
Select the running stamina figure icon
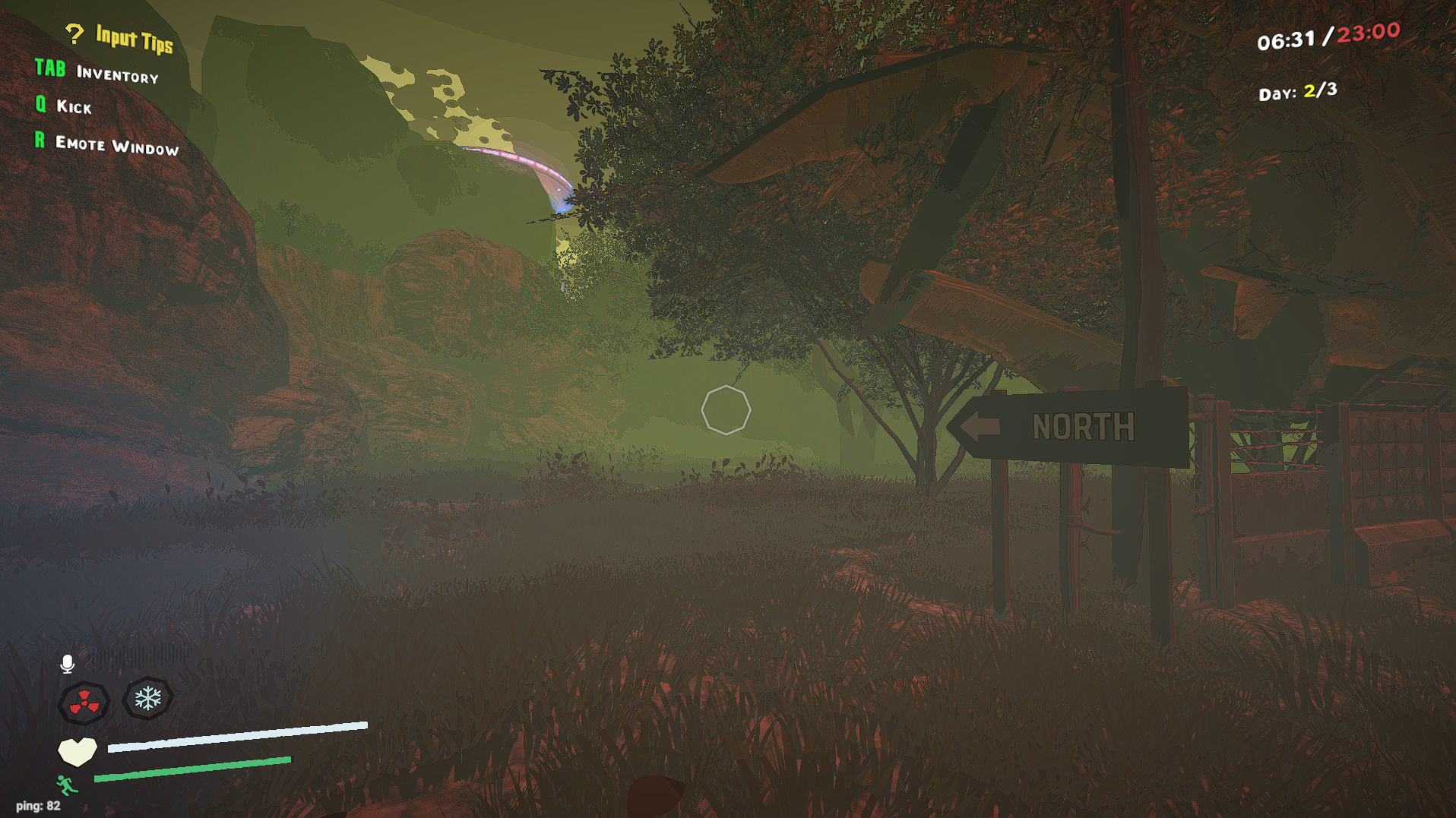[x=65, y=785]
